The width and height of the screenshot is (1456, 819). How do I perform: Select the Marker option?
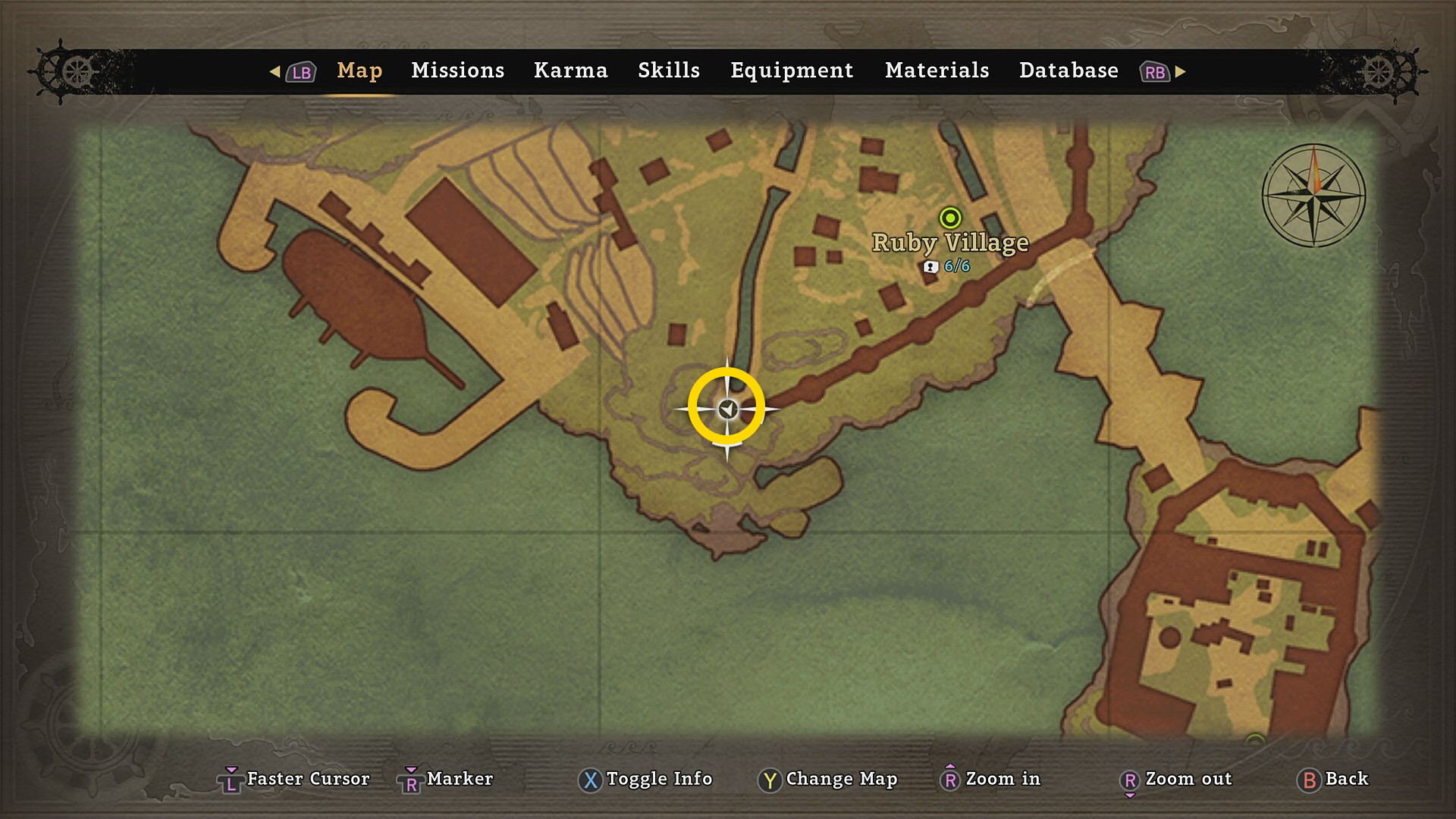tap(446, 779)
